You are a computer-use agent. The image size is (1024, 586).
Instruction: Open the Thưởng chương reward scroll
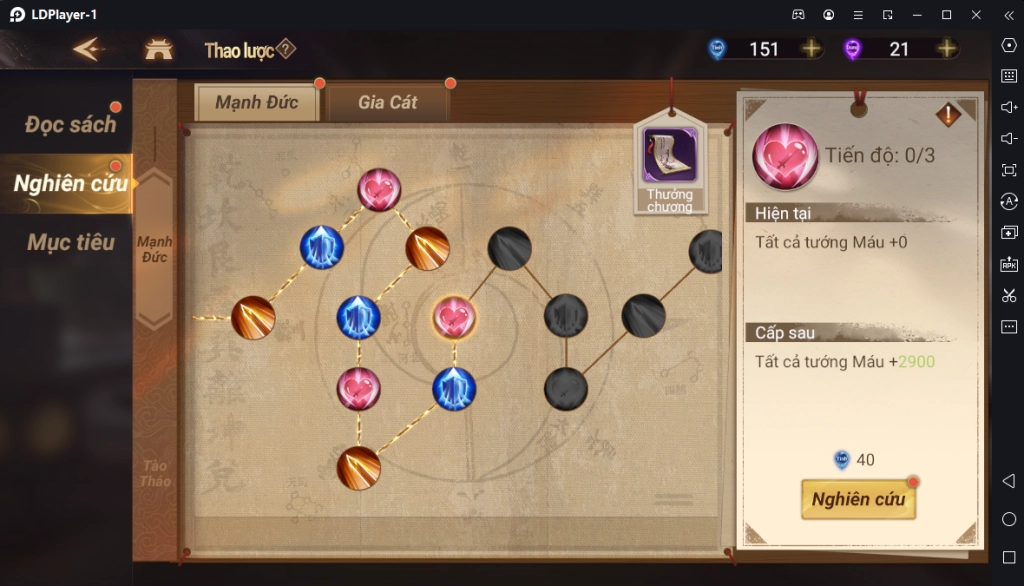pos(669,166)
